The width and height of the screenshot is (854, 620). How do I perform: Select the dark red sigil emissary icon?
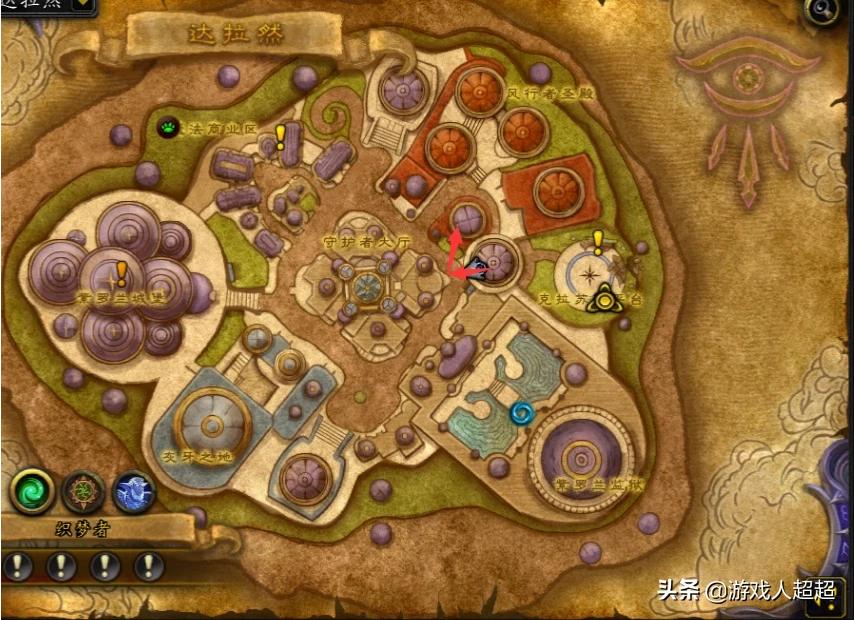83,492
